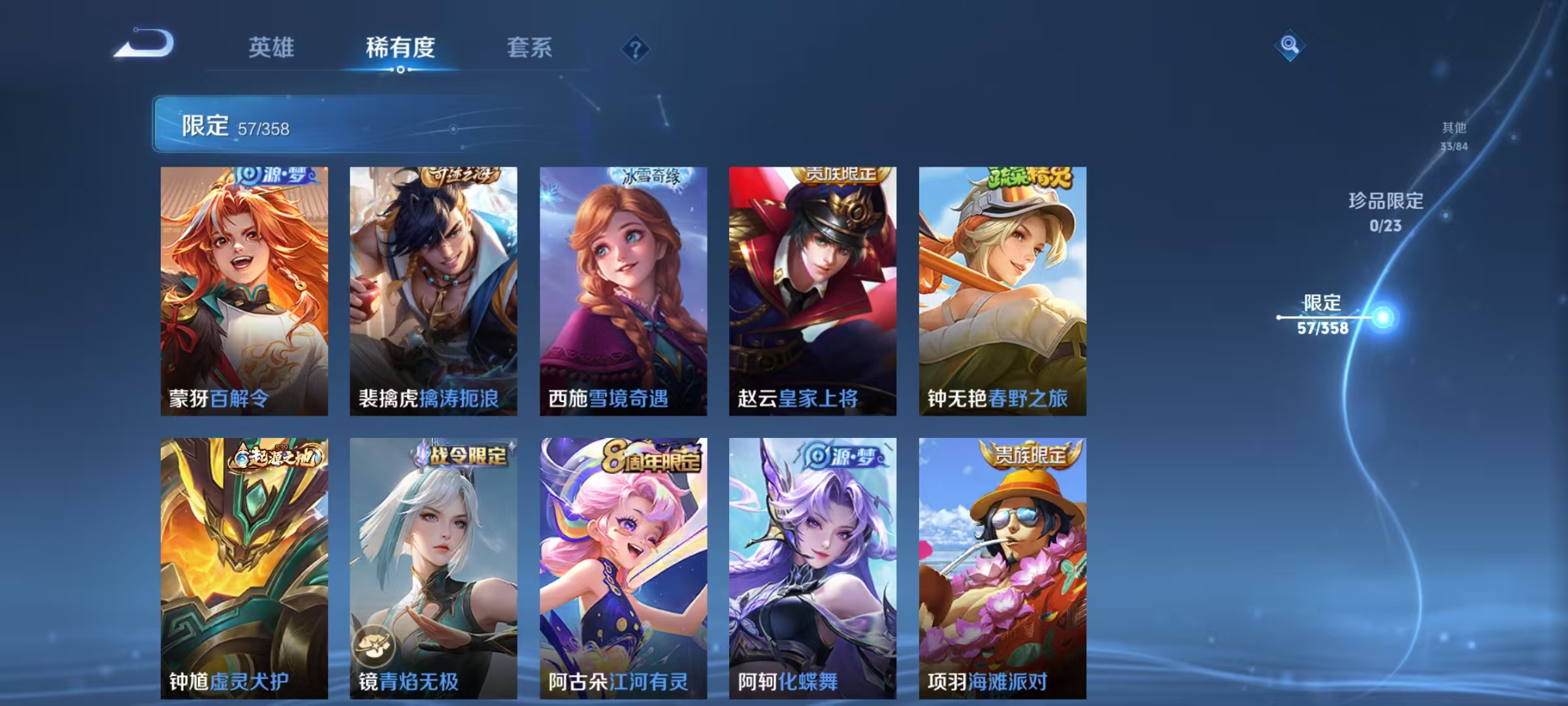The height and width of the screenshot is (706, 1568).
Task: Click the magnifier search icon top-right
Action: (x=1288, y=44)
